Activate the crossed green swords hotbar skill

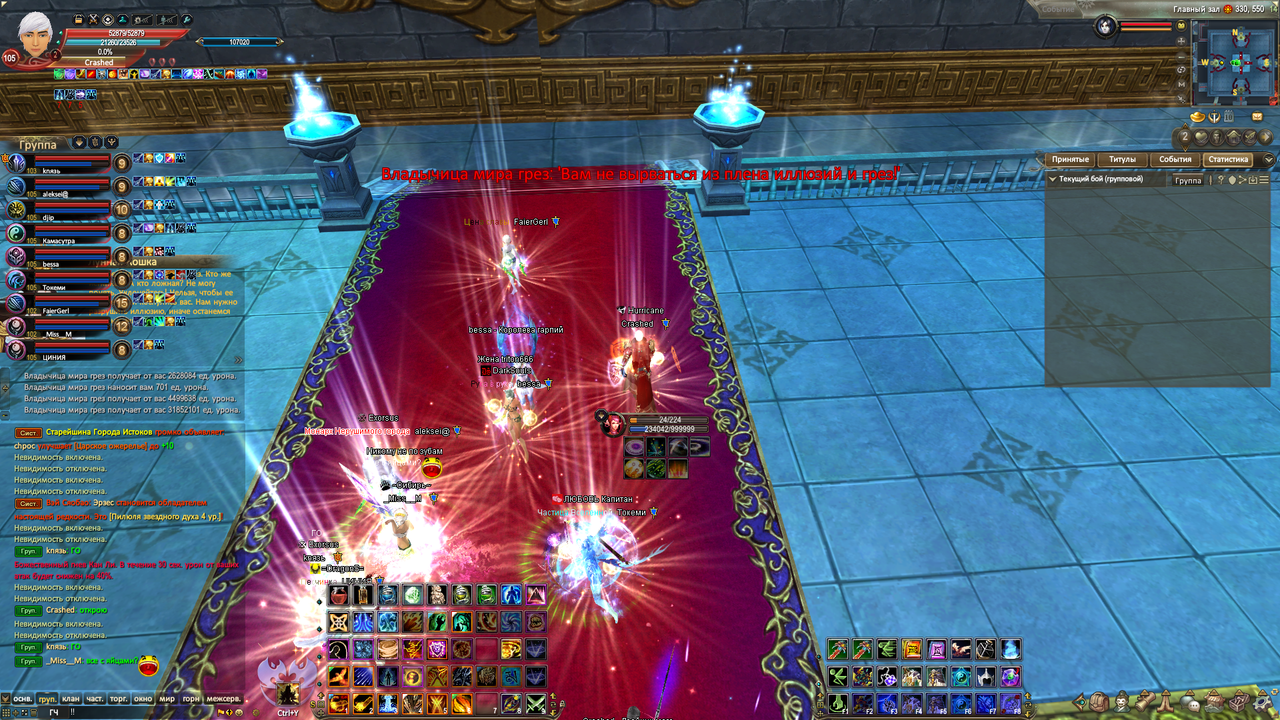click(x=536, y=703)
